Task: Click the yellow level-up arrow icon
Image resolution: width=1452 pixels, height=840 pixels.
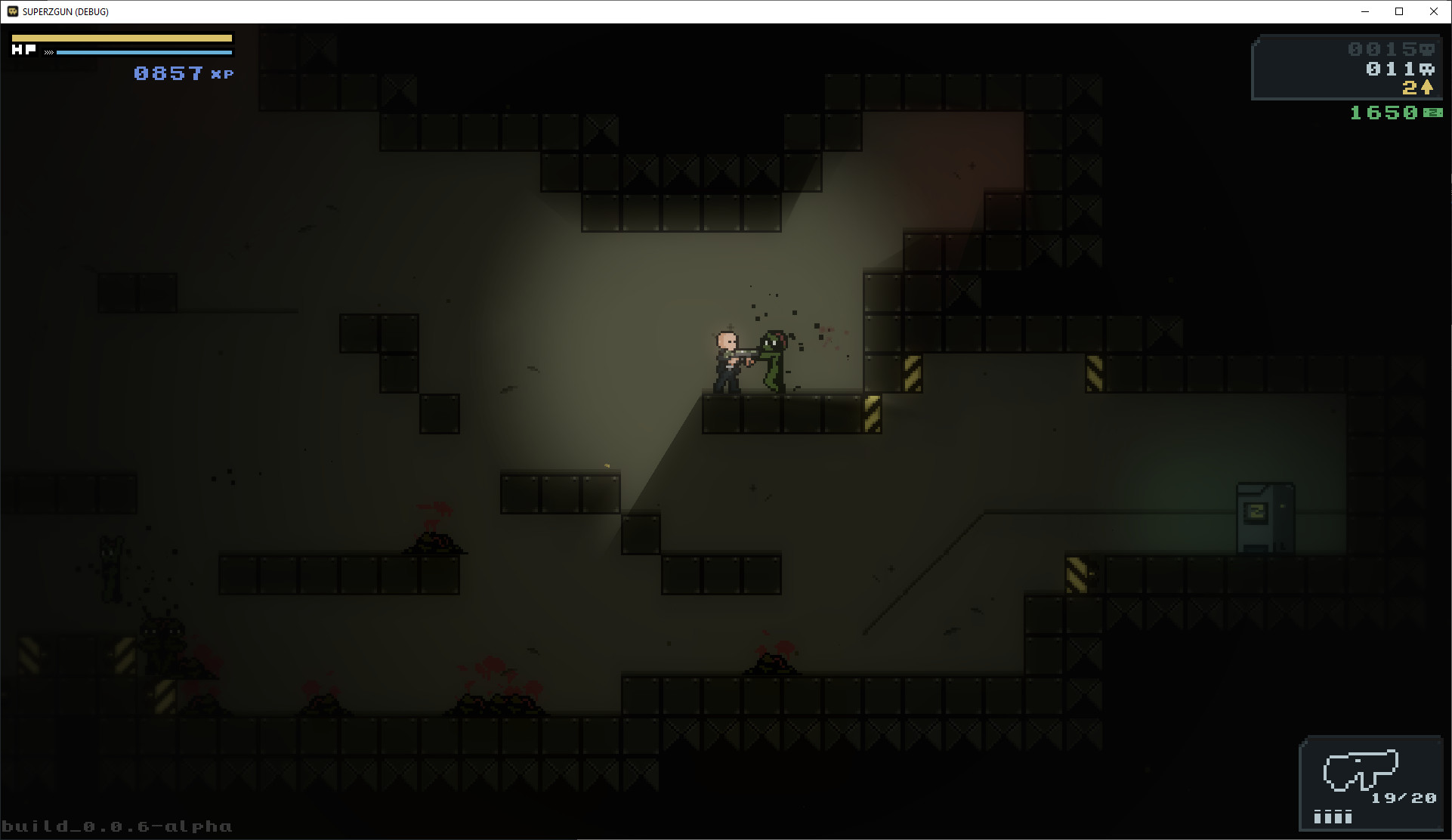Action: click(x=1427, y=88)
